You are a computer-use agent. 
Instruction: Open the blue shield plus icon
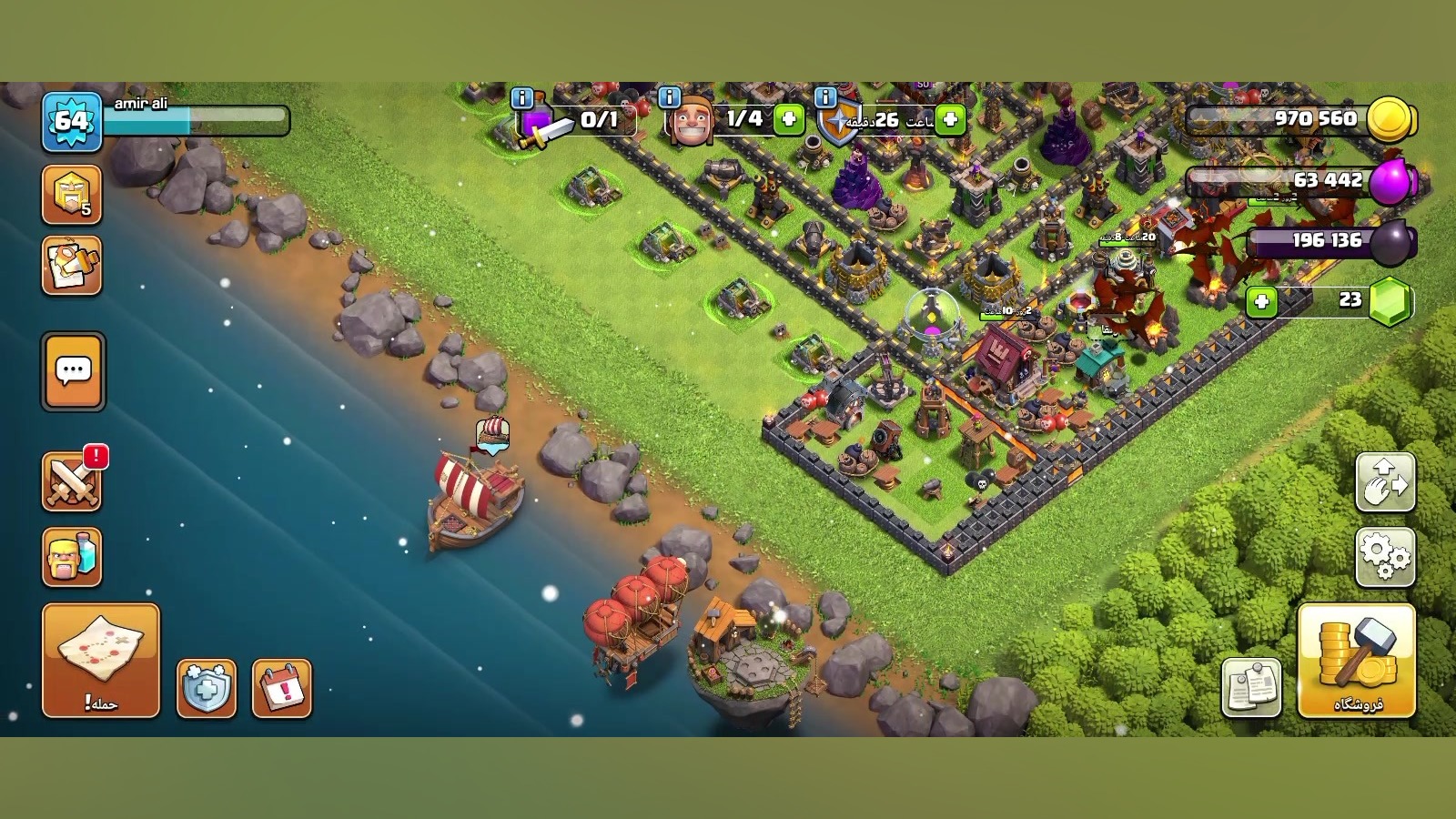[206, 688]
